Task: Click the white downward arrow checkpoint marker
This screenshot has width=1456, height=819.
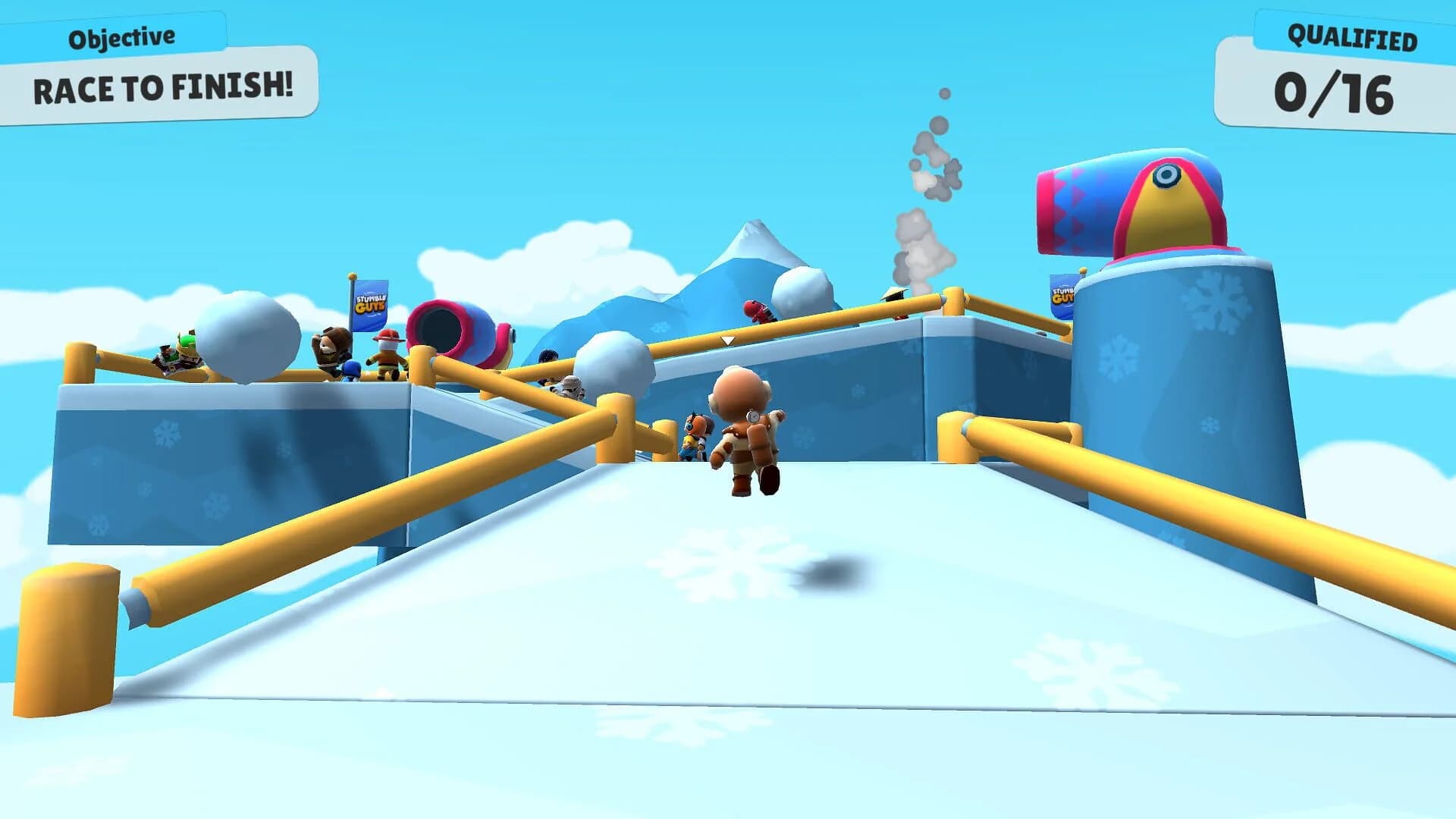Action: (726, 340)
